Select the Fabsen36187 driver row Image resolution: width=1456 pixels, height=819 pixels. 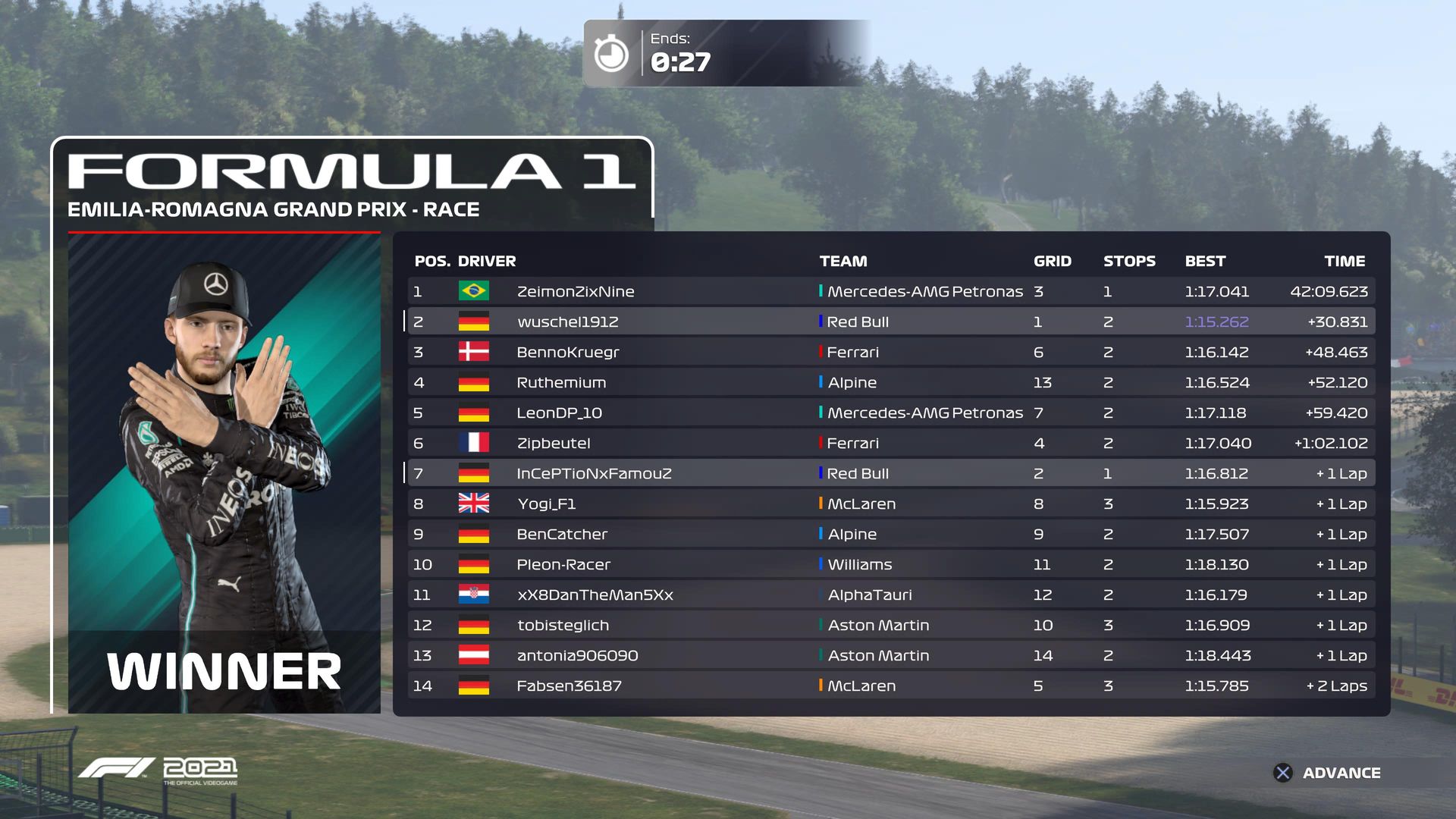(x=569, y=686)
